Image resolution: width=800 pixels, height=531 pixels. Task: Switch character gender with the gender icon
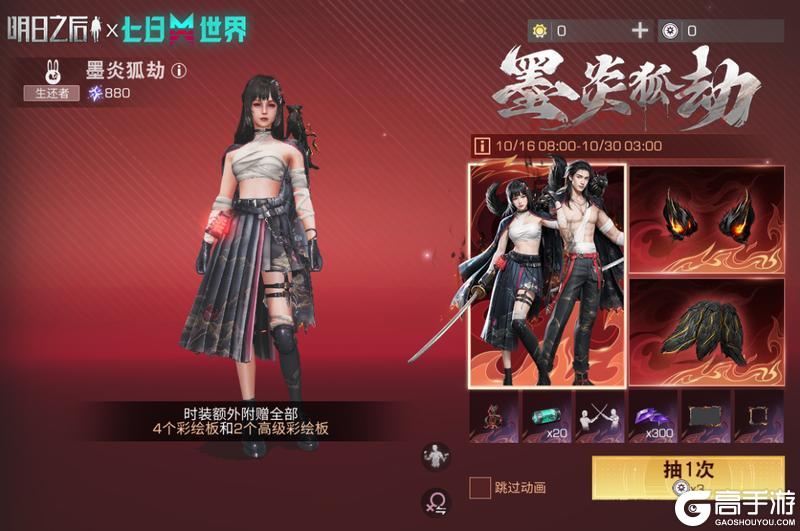pyautogui.click(x=436, y=501)
